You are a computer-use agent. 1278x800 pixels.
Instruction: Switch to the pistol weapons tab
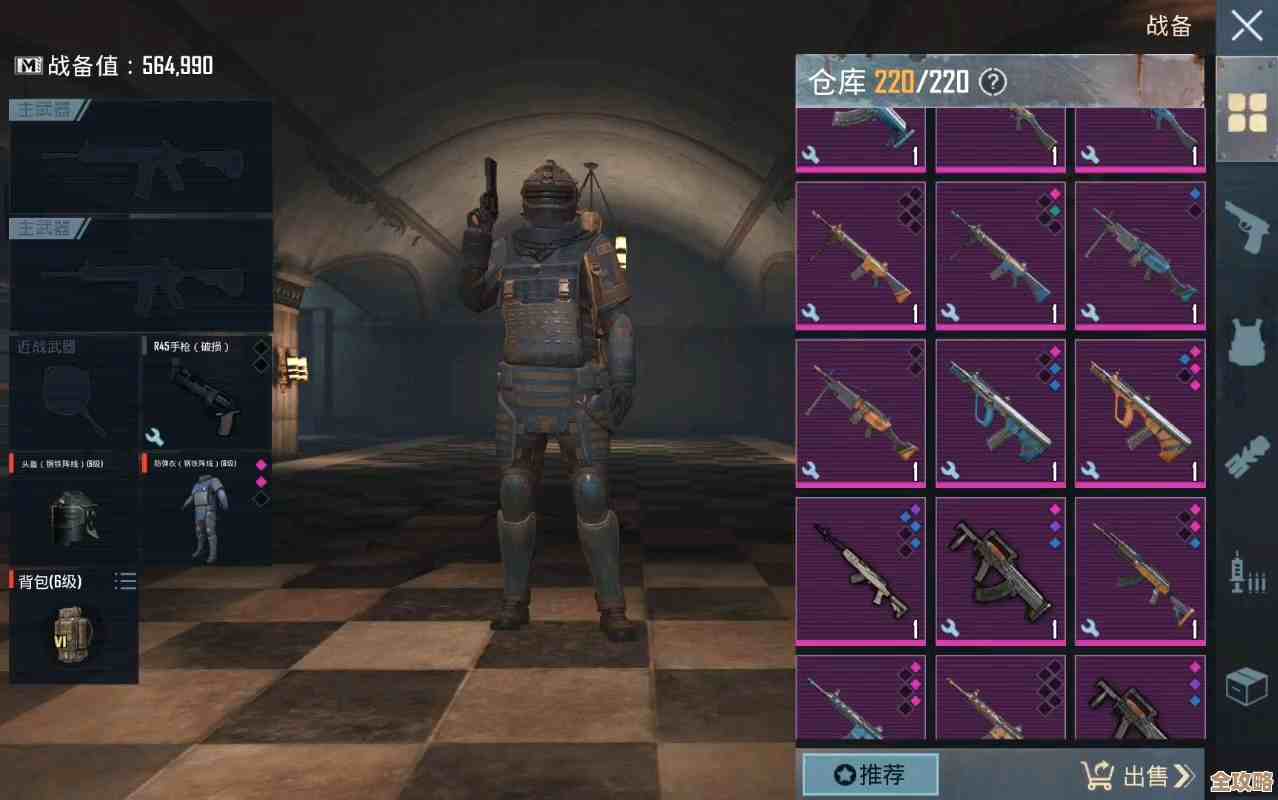pyautogui.click(x=1247, y=228)
